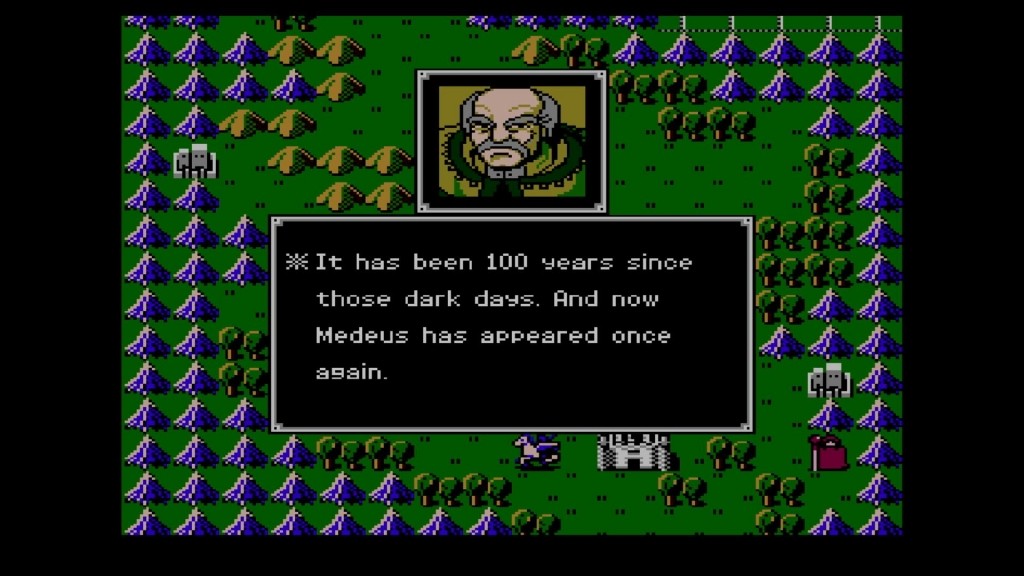Select the bearded elder speaker portrait
The height and width of the screenshot is (576, 1024).
[510, 141]
